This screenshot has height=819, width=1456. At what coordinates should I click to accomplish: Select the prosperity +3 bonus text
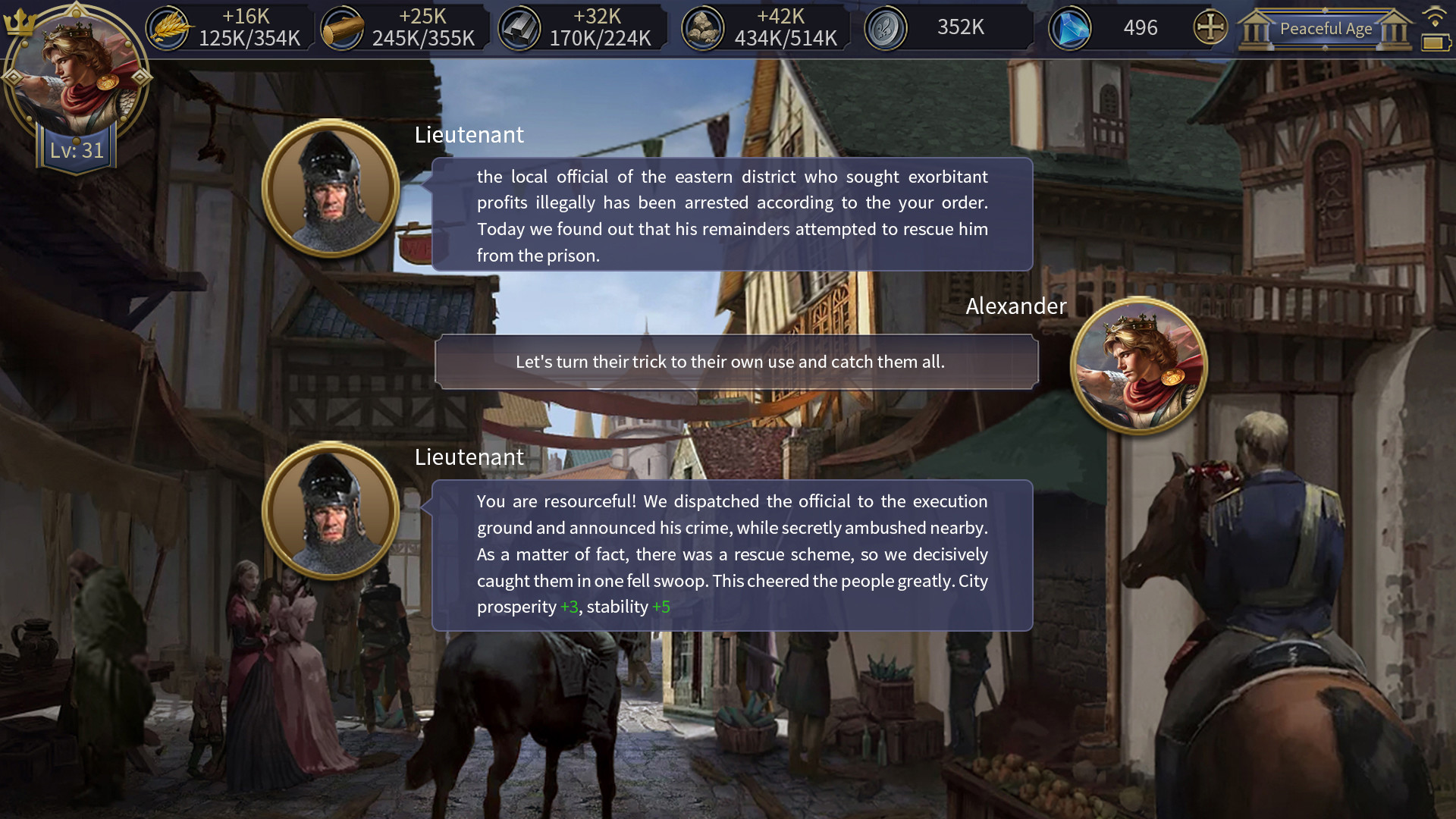click(569, 607)
